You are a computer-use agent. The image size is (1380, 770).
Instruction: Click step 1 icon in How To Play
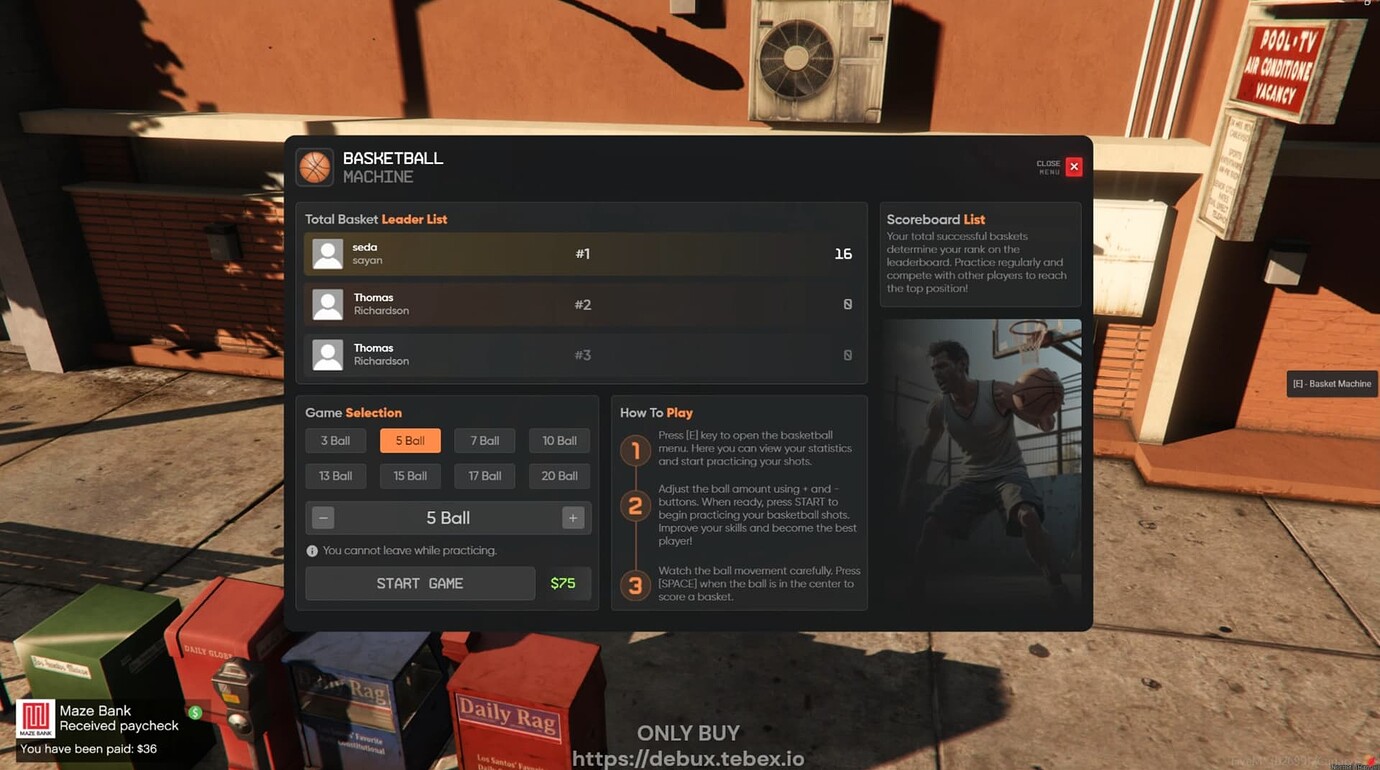pyautogui.click(x=636, y=451)
